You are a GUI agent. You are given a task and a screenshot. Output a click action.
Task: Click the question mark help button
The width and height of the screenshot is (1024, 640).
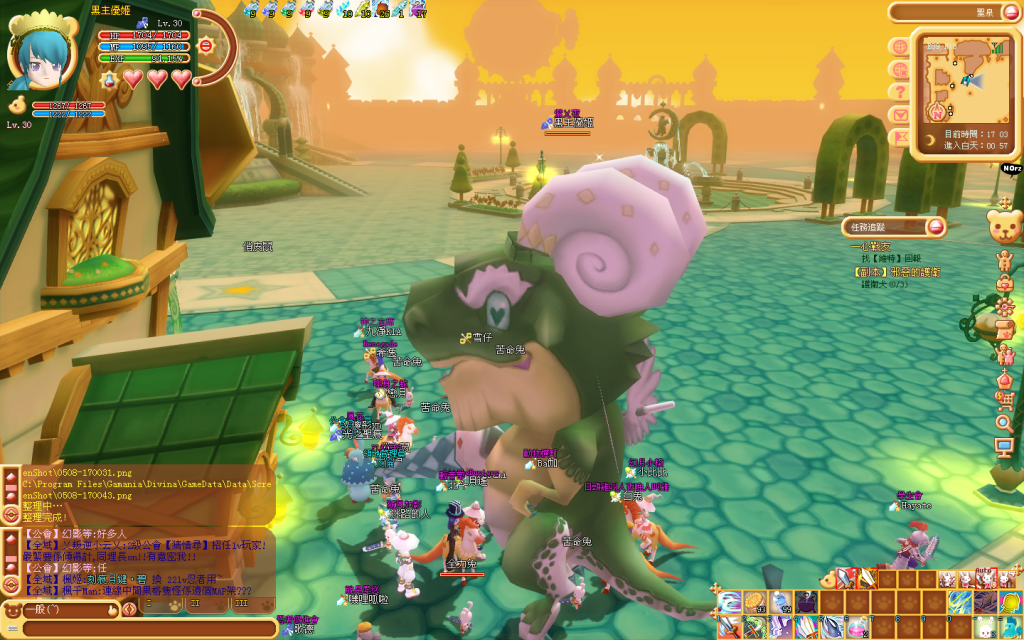[900, 92]
